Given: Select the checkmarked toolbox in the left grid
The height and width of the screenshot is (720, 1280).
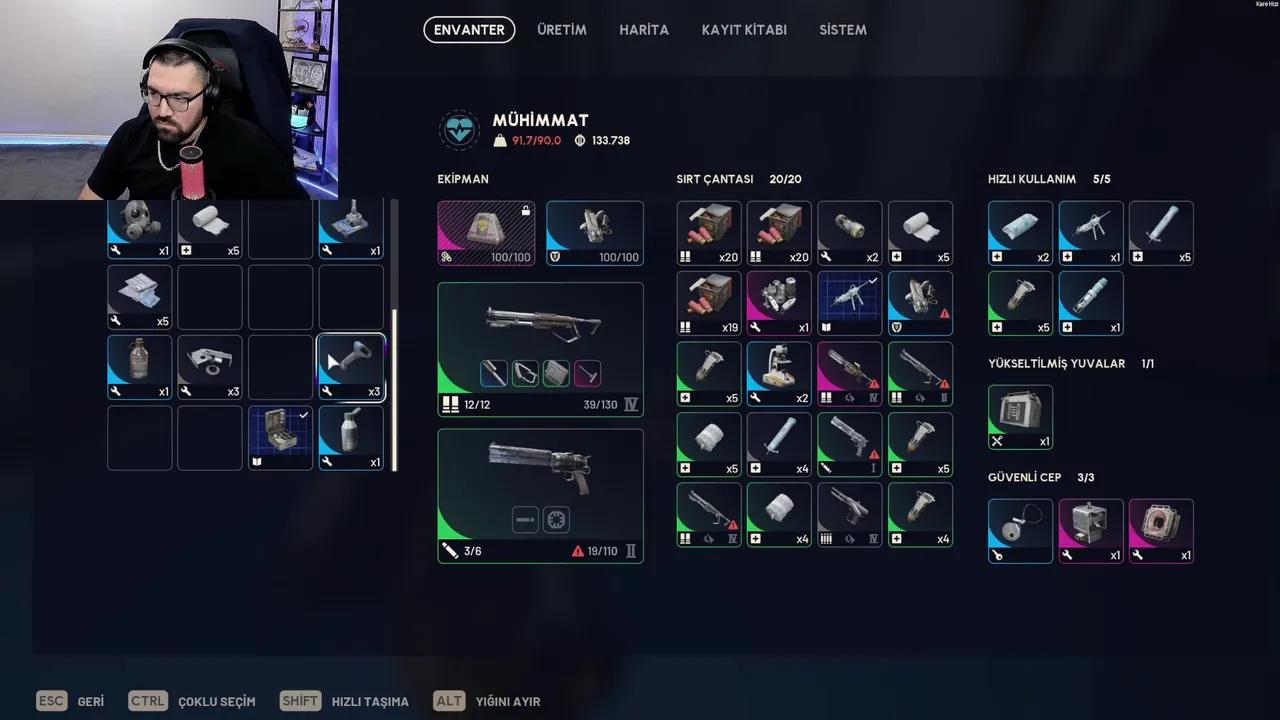Looking at the screenshot, I should 280,437.
